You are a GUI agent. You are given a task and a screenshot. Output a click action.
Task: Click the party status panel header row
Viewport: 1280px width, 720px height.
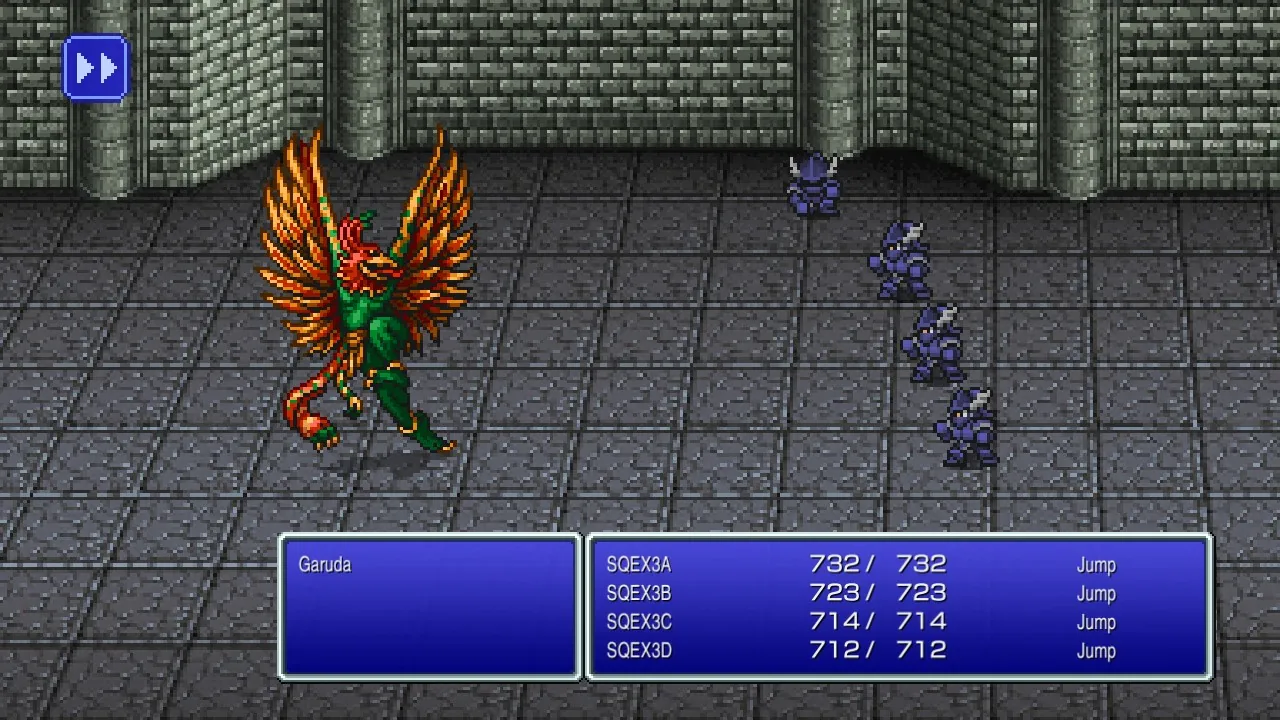pyautogui.click(x=890, y=565)
